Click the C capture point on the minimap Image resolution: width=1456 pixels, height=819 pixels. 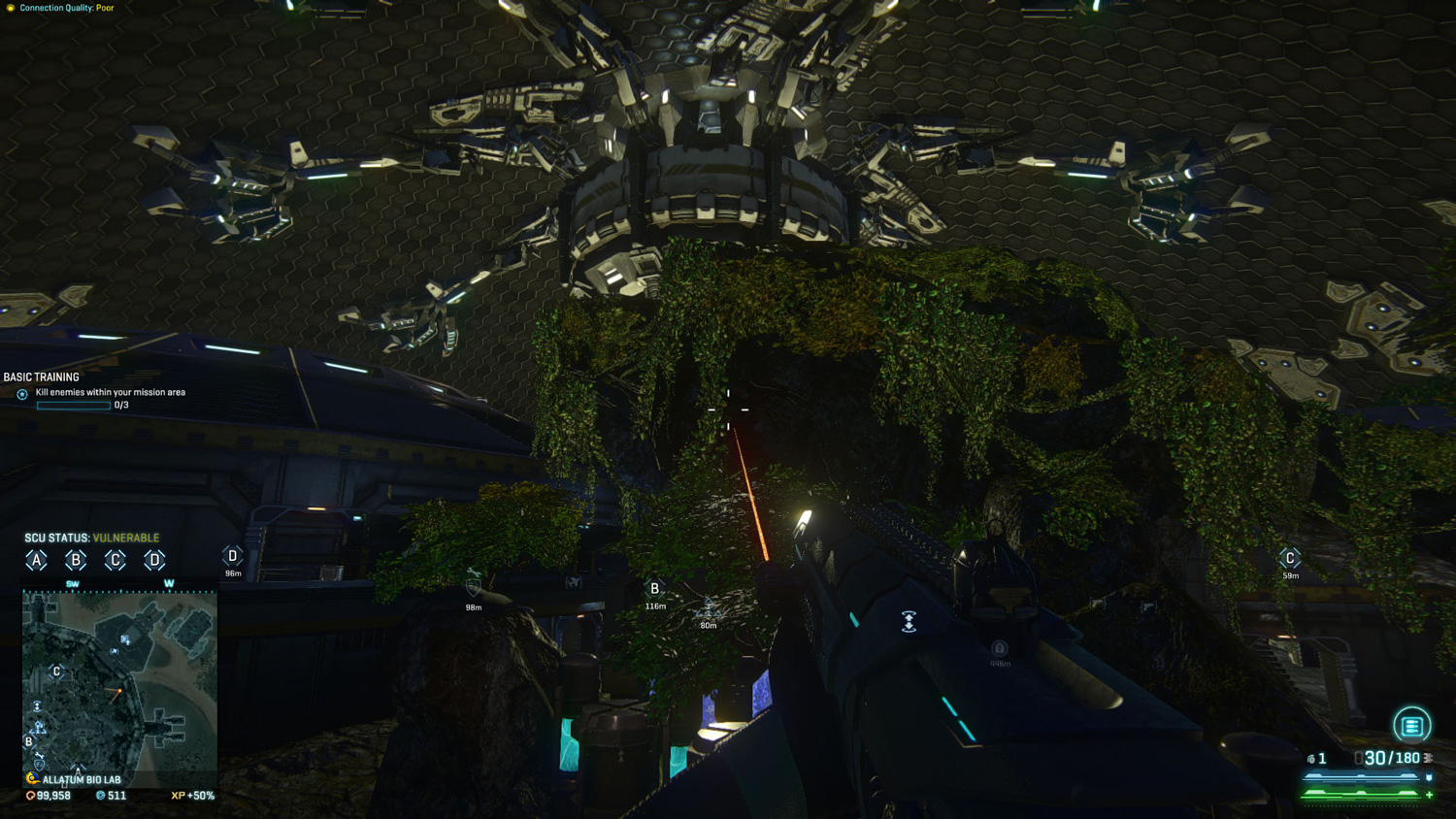(x=57, y=672)
